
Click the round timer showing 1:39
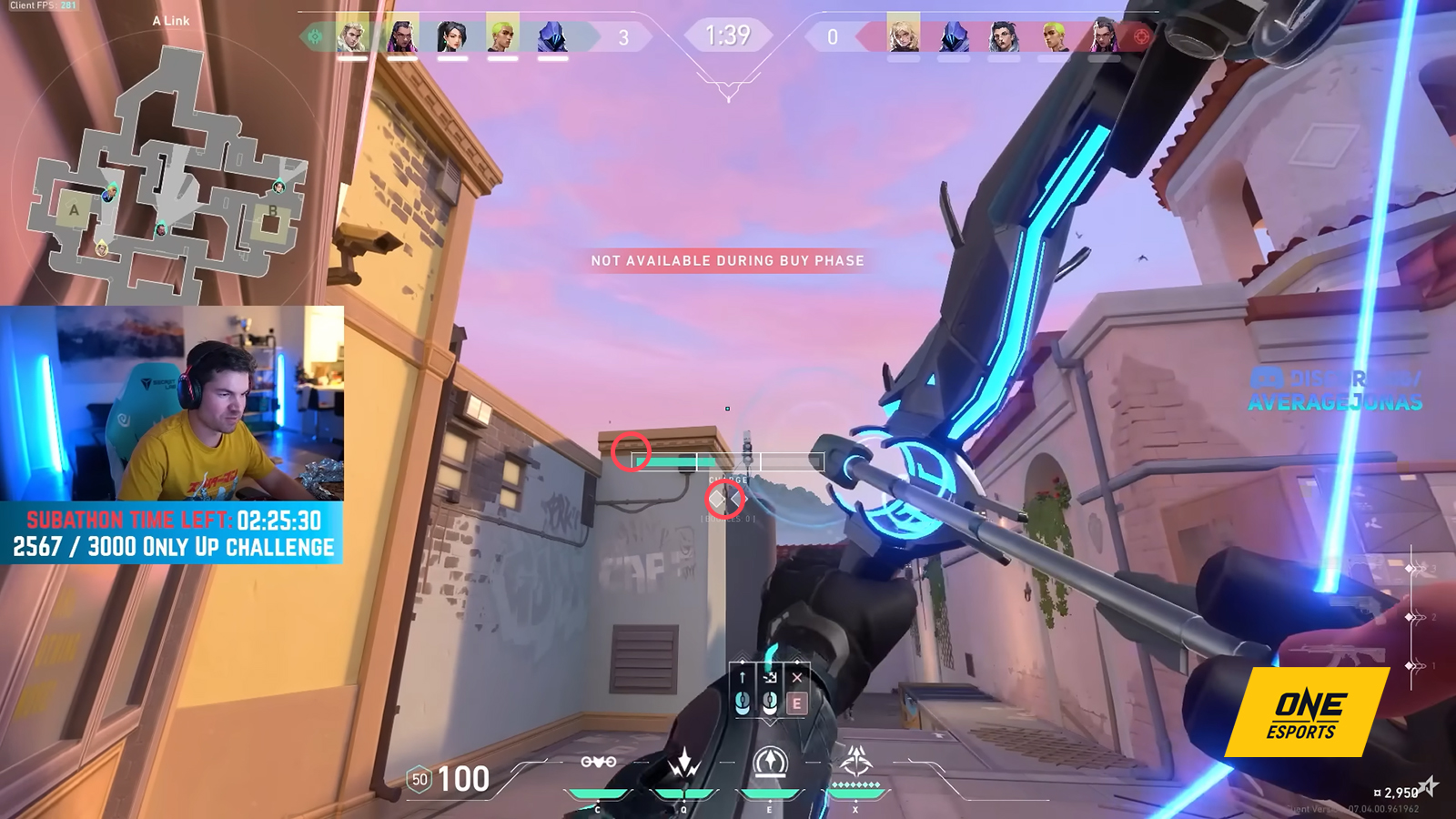pos(728,35)
